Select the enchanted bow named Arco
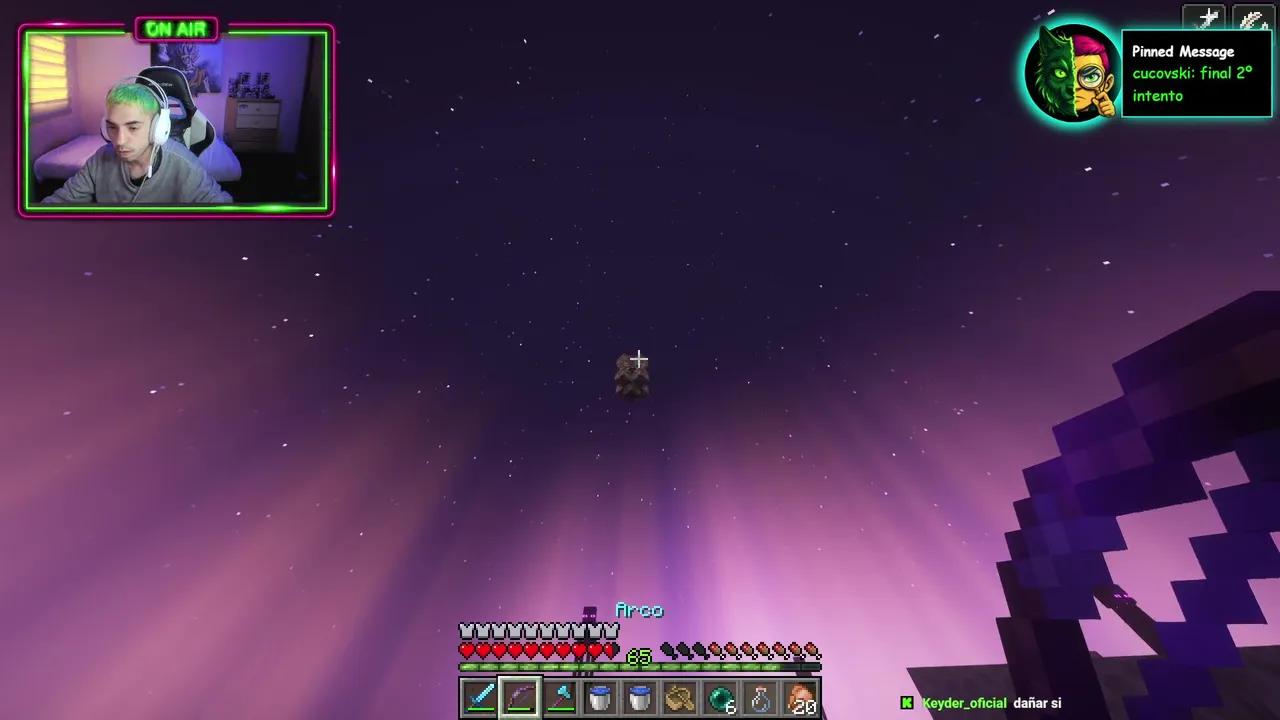 pyautogui.click(x=519, y=698)
